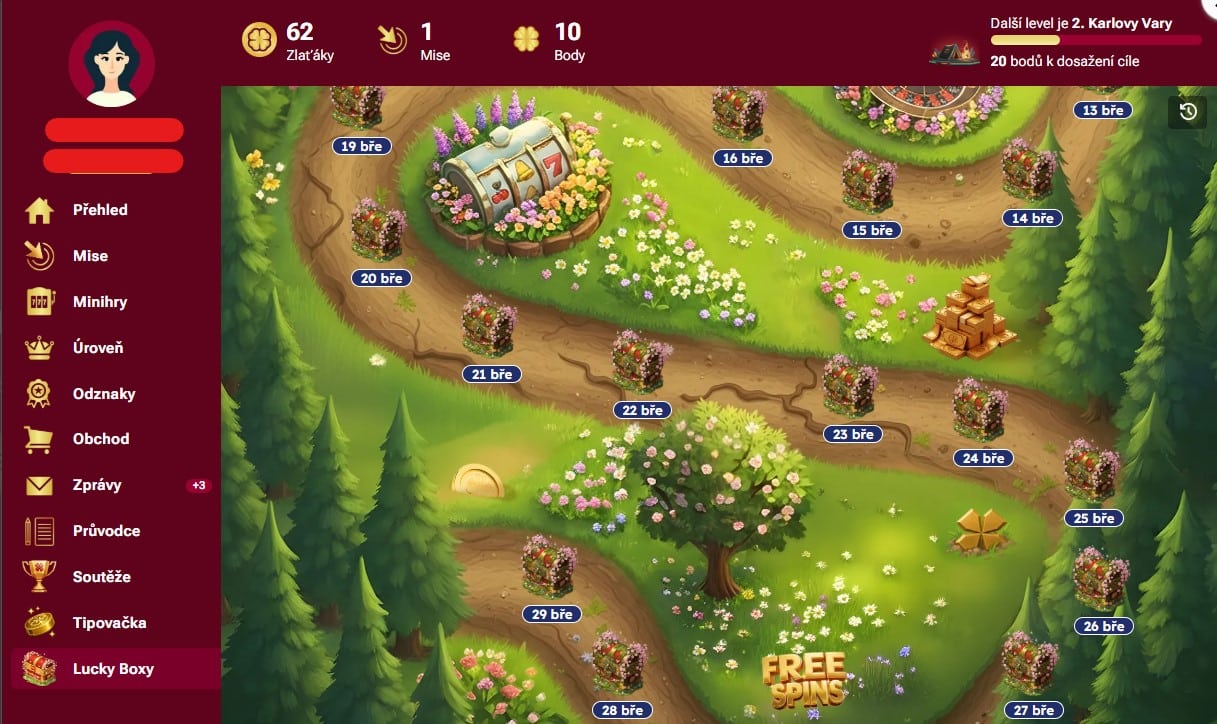
Task: Choose the 25 bře lucky box
Action: click(x=1092, y=470)
